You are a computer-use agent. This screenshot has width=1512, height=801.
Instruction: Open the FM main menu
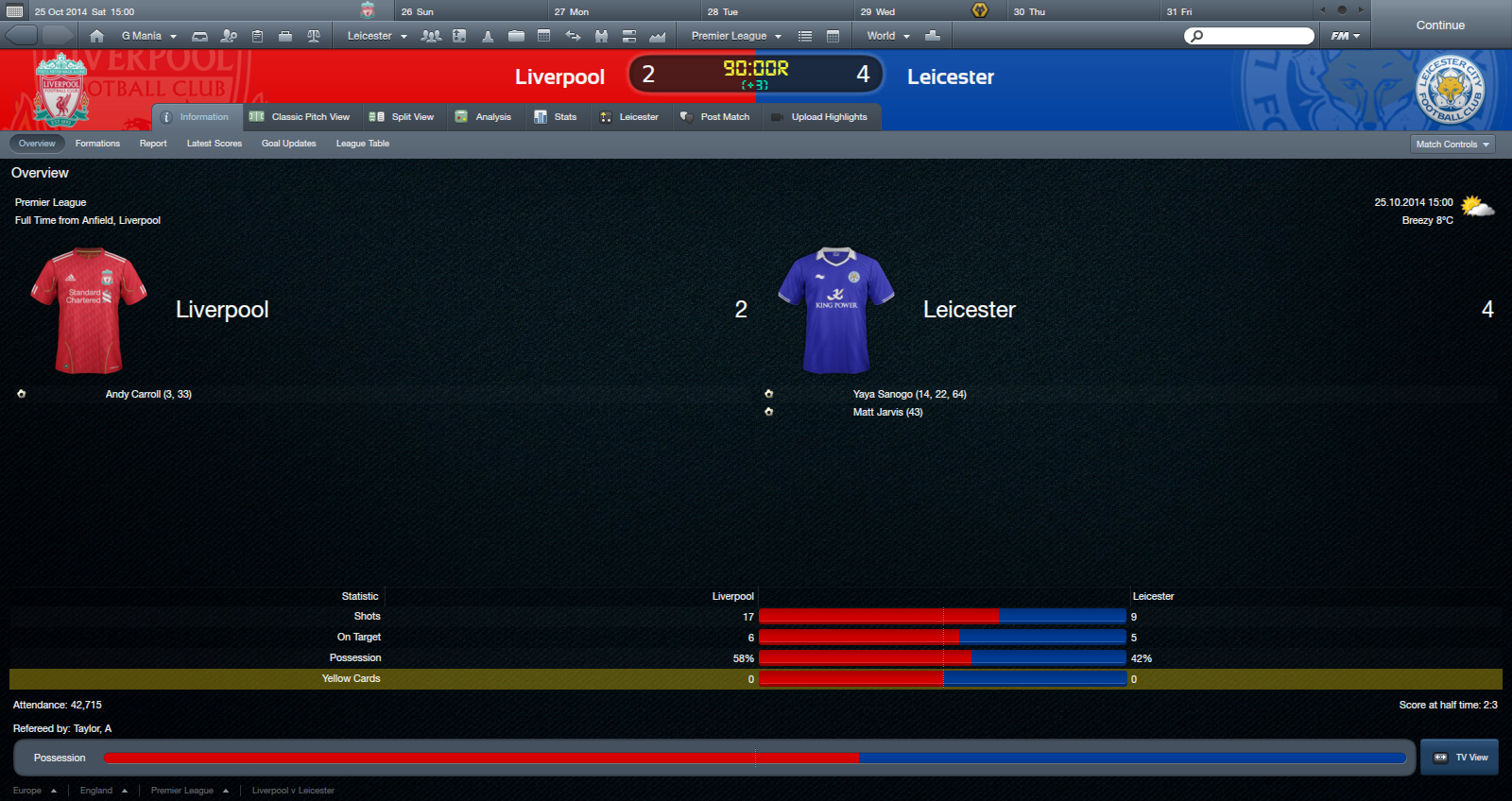pos(1345,36)
